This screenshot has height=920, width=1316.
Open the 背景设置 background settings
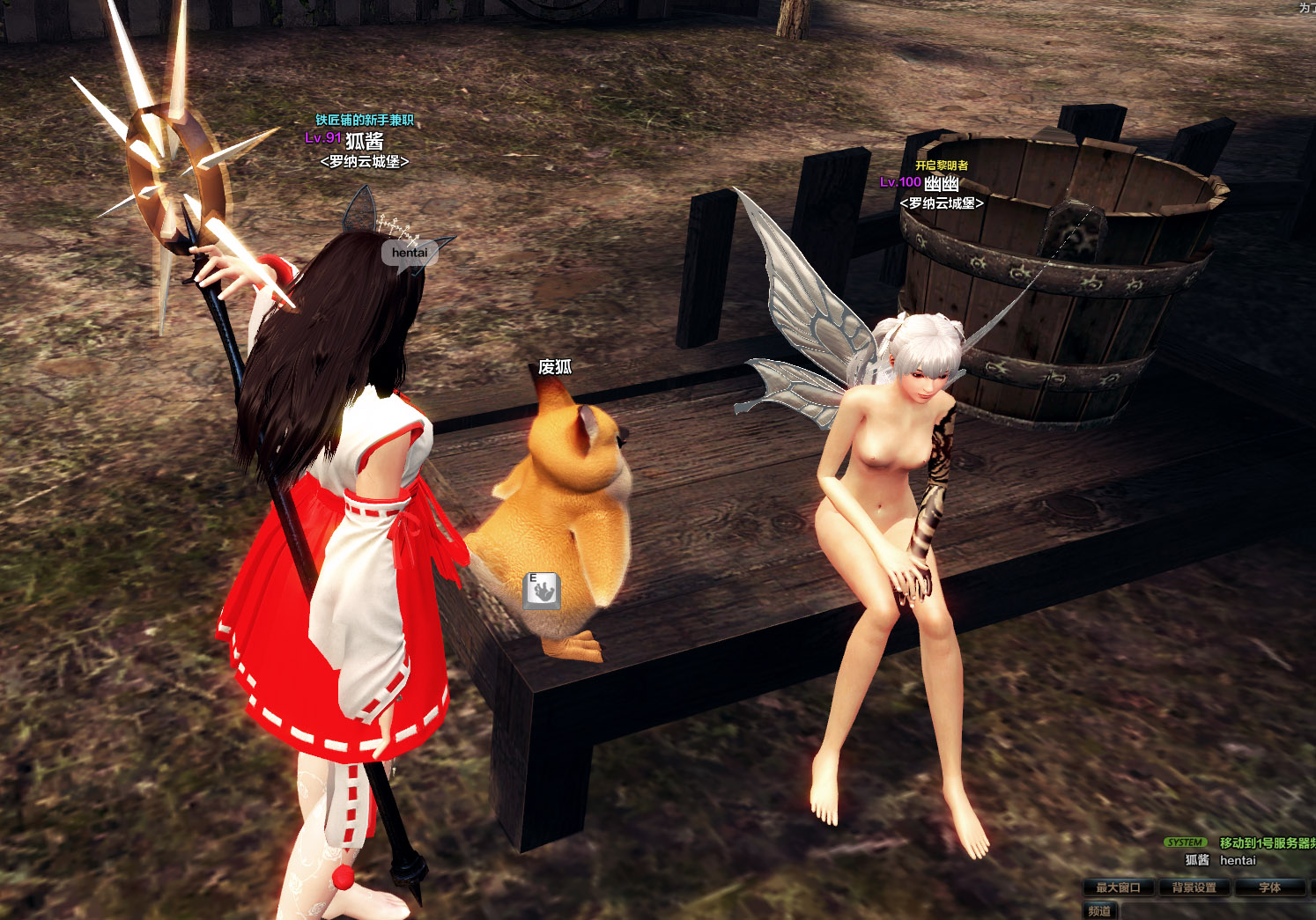(1193, 887)
